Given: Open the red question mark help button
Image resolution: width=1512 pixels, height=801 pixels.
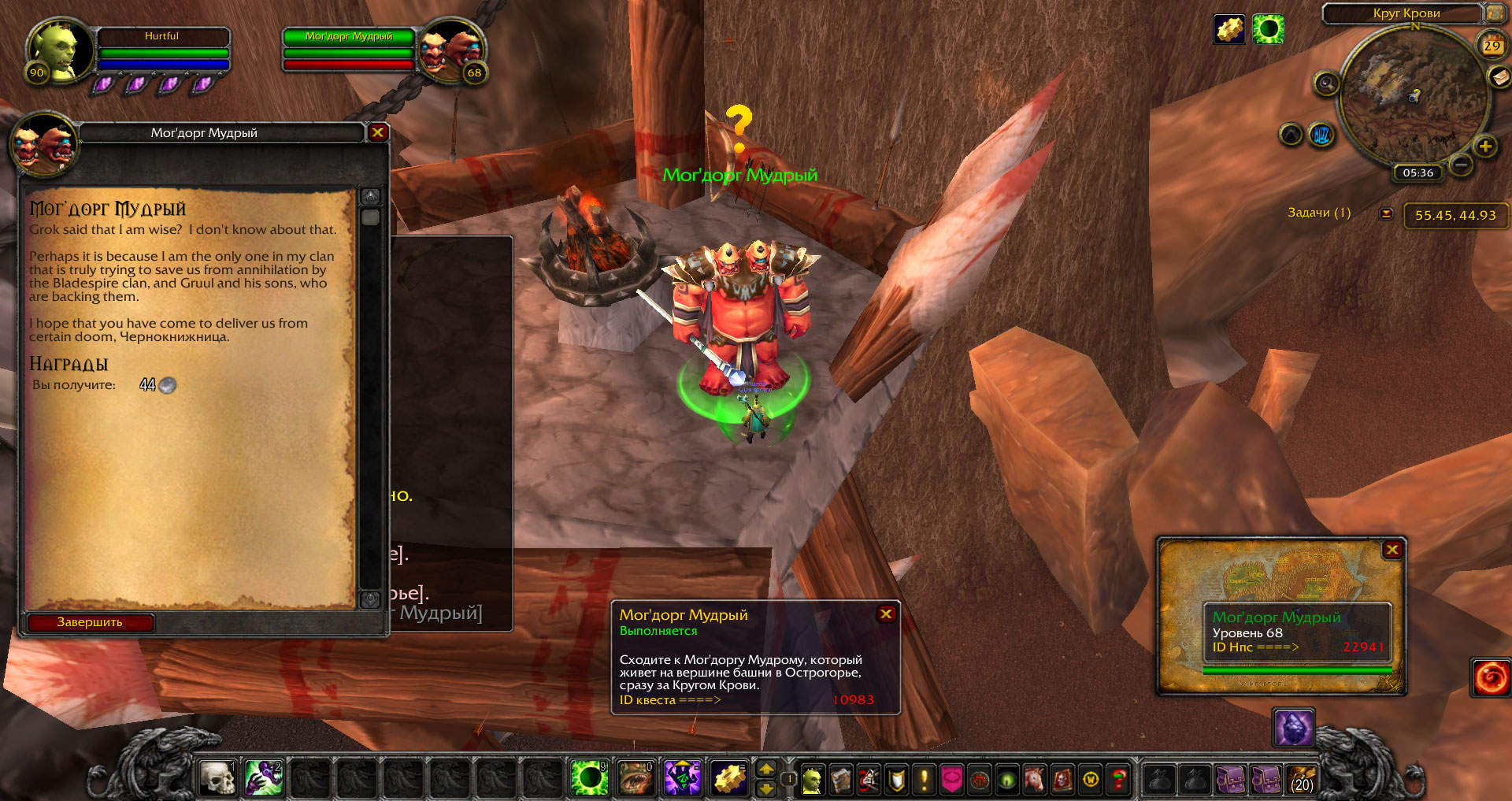Looking at the screenshot, I should coord(1118,780).
